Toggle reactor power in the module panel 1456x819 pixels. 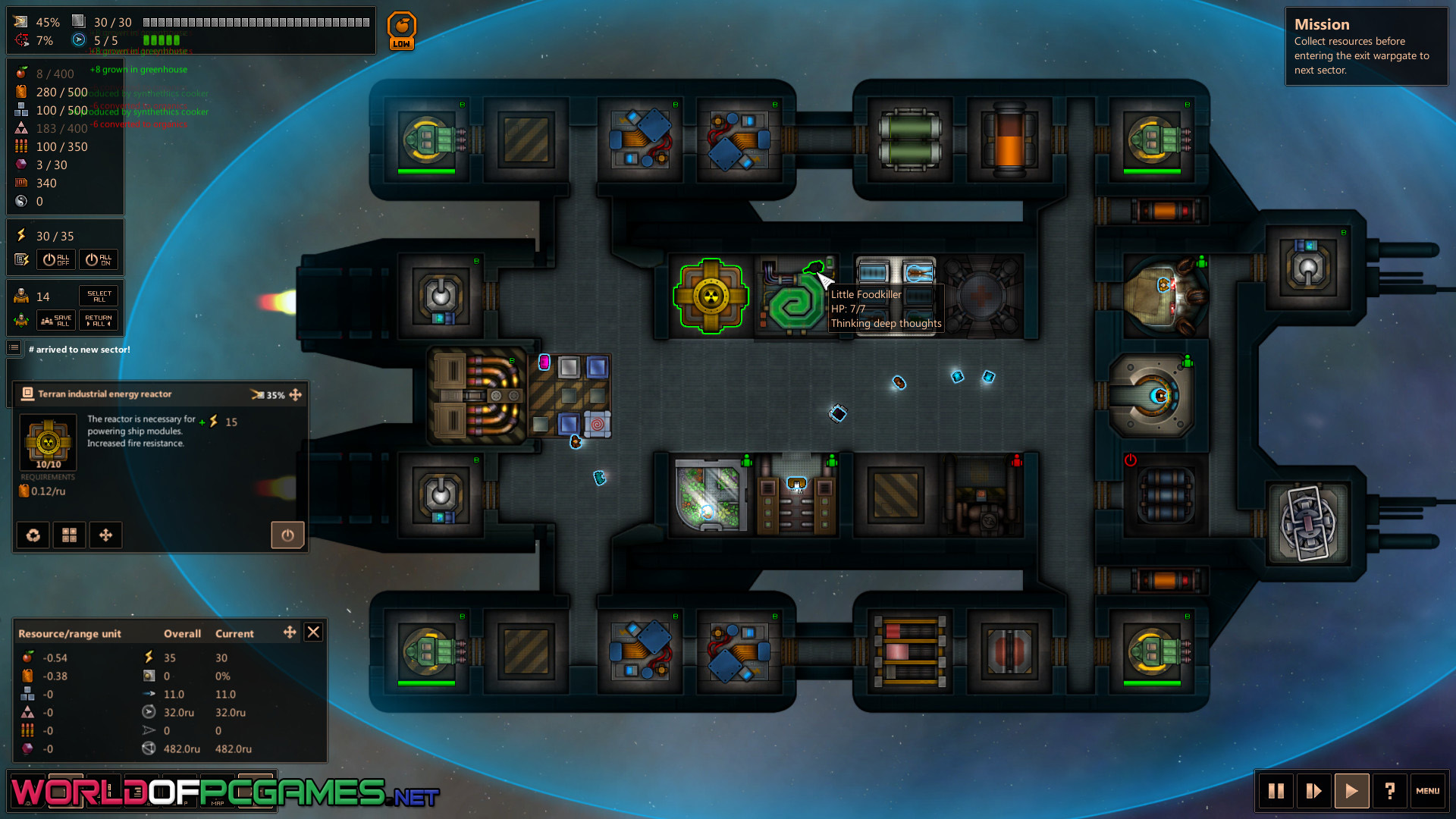point(287,535)
